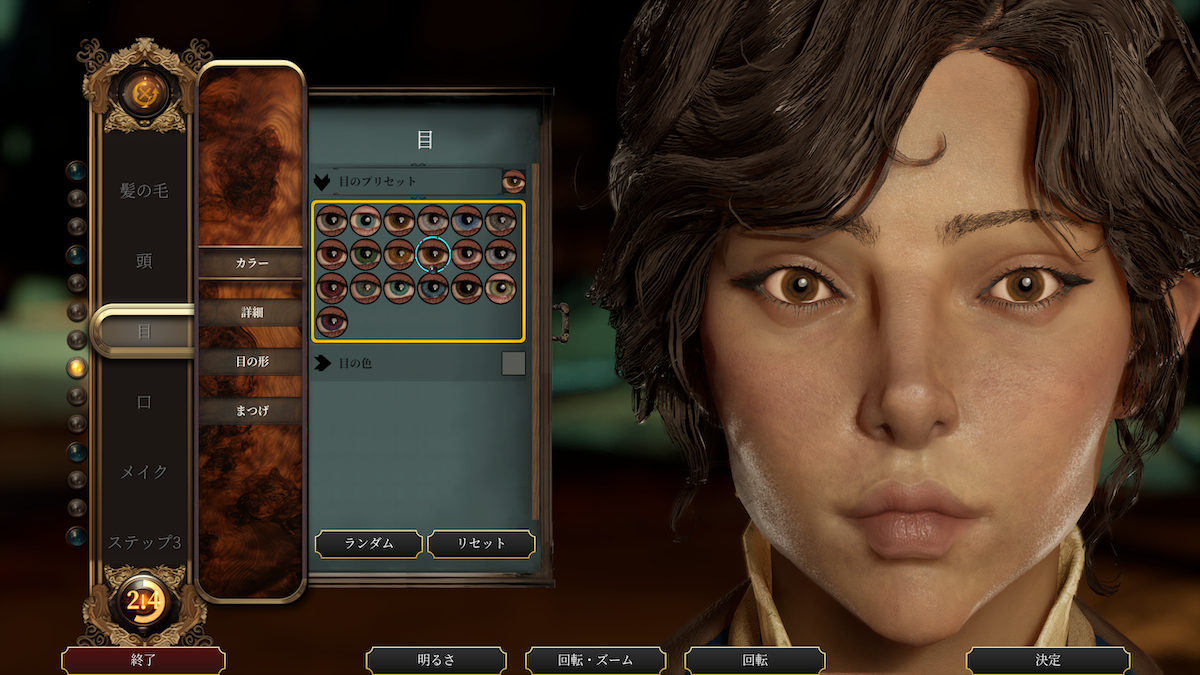Switch to the まつげ eyelashes sub-tab
Viewport: 1200px width, 675px height.
click(251, 410)
